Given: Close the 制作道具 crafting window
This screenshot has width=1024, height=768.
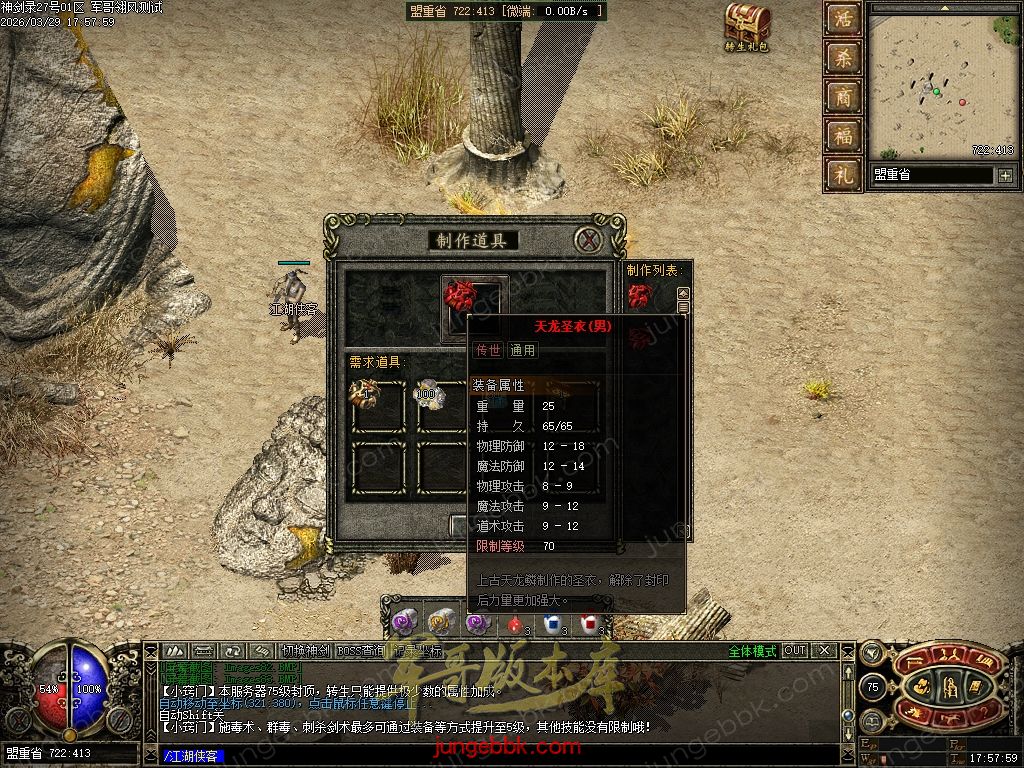Looking at the screenshot, I should pos(590,240).
